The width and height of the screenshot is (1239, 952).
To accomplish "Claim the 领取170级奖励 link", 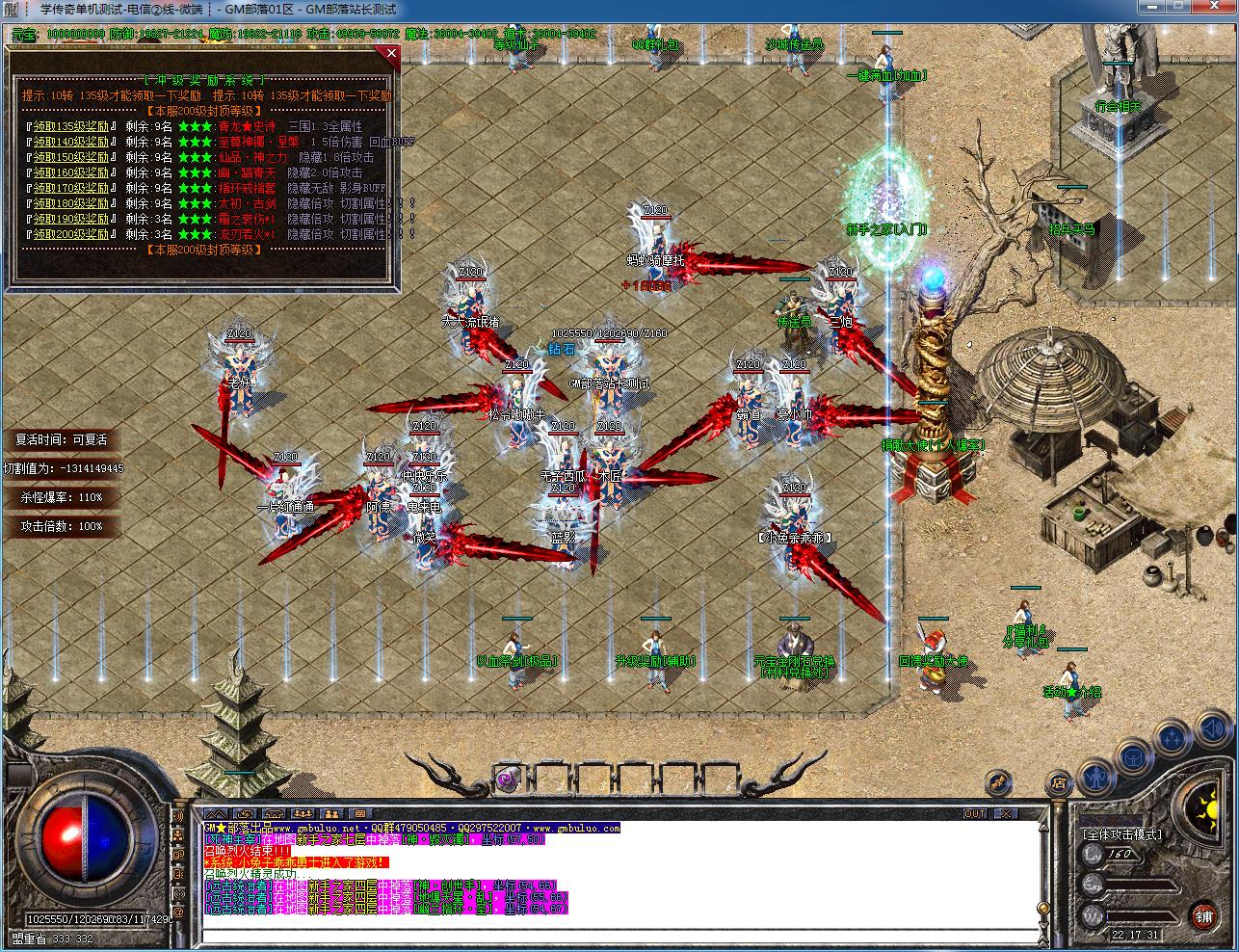I will coord(71,188).
